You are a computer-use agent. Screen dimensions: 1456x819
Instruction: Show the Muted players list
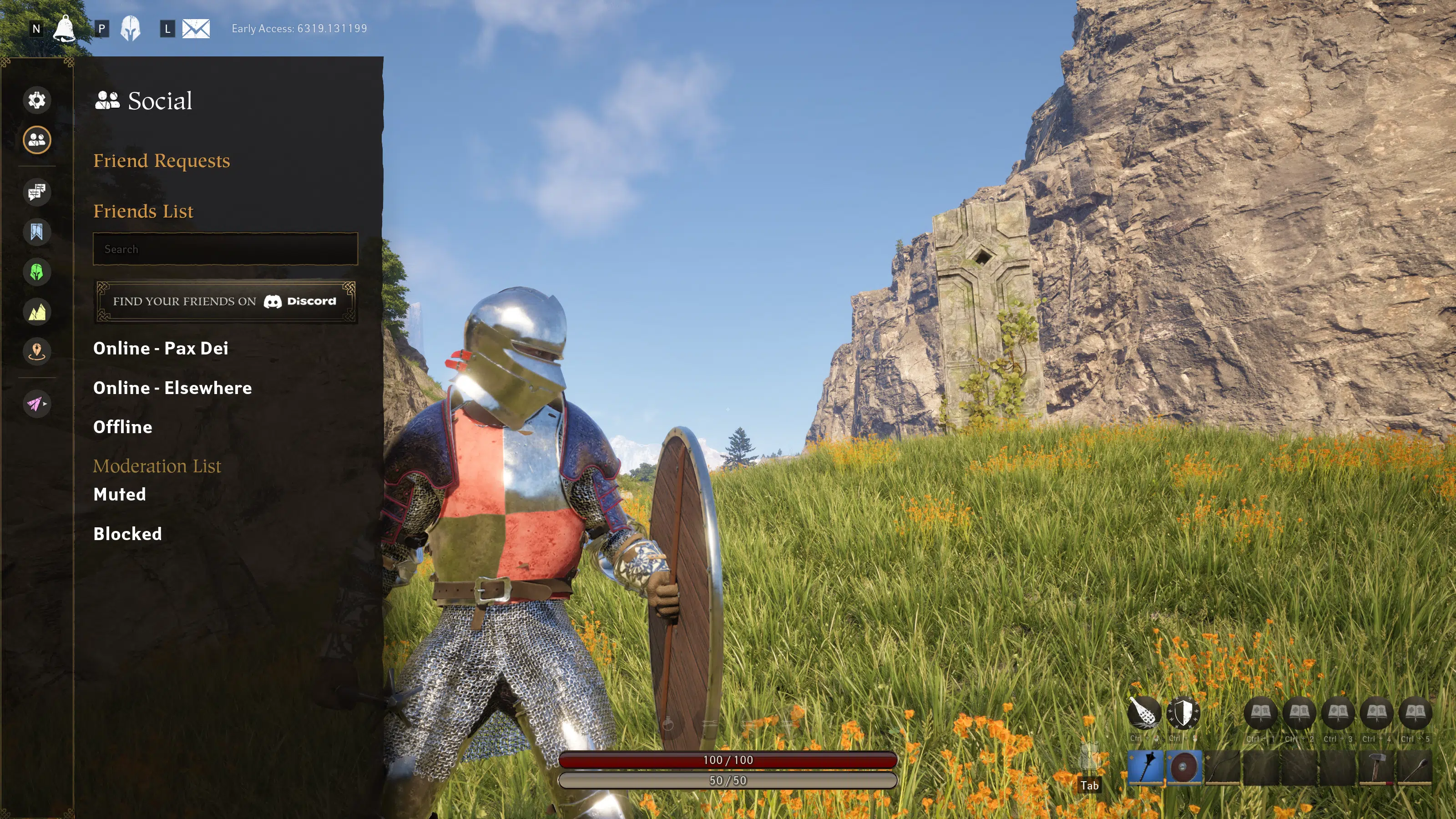119,495
